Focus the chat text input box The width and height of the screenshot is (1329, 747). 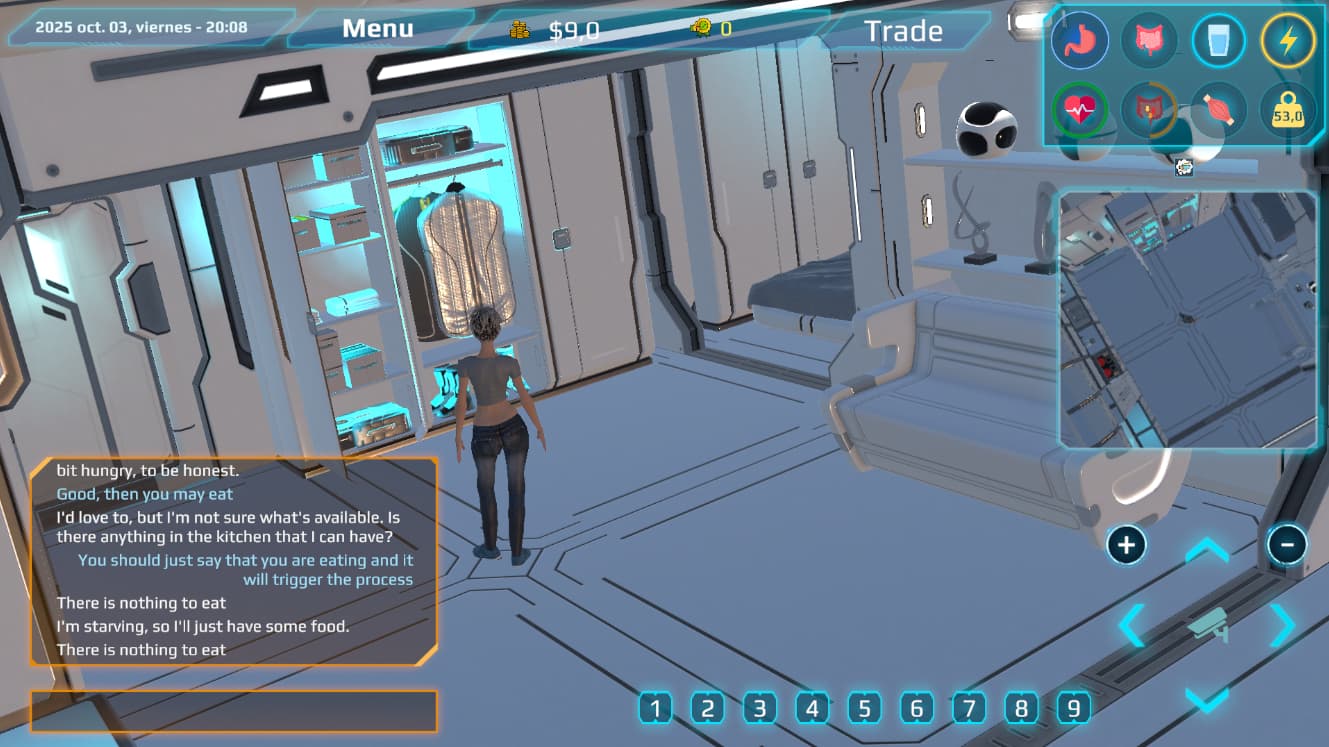(234, 711)
